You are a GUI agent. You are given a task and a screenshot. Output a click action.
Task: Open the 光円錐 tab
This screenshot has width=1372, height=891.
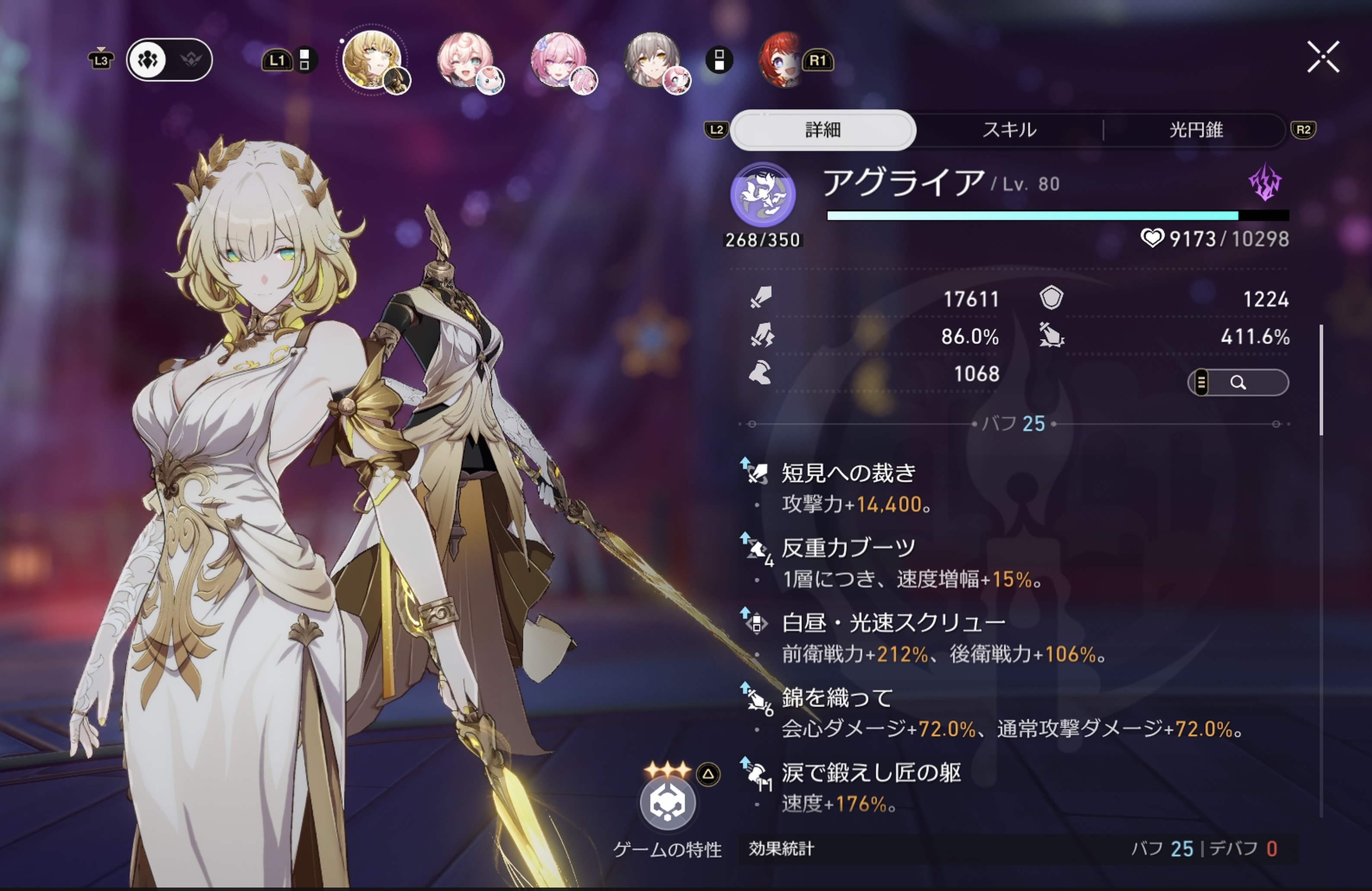click(x=1196, y=130)
